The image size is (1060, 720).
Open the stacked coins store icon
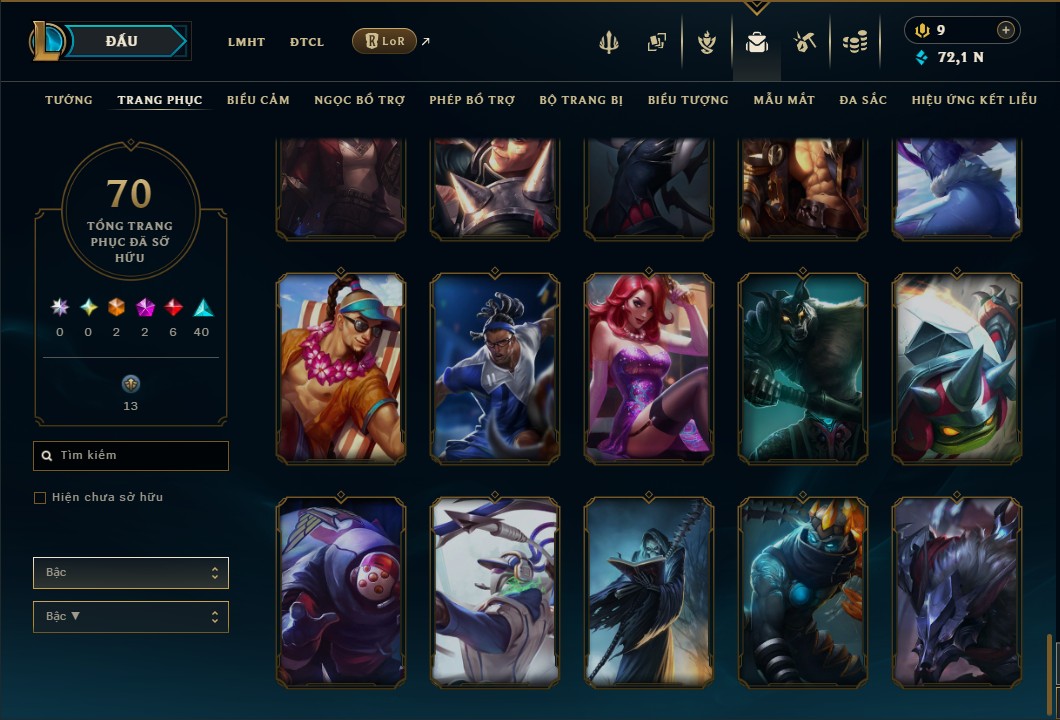(x=854, y=42)
